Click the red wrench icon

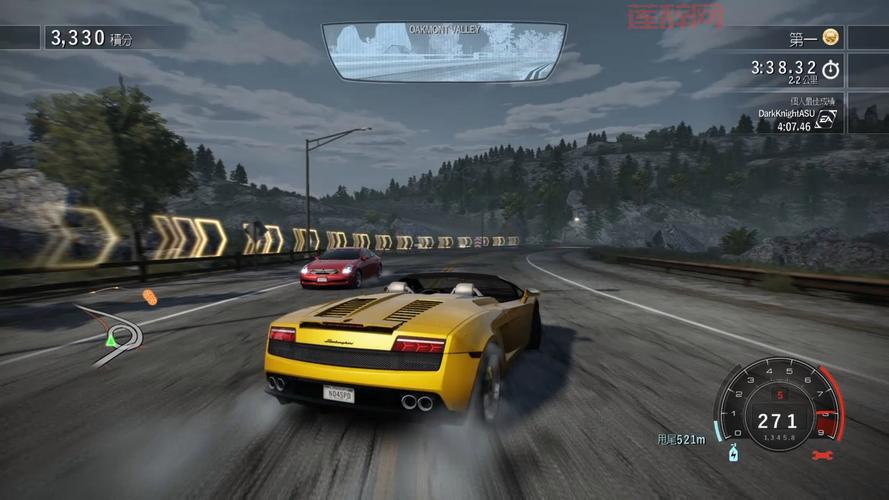tap(822, 456)
